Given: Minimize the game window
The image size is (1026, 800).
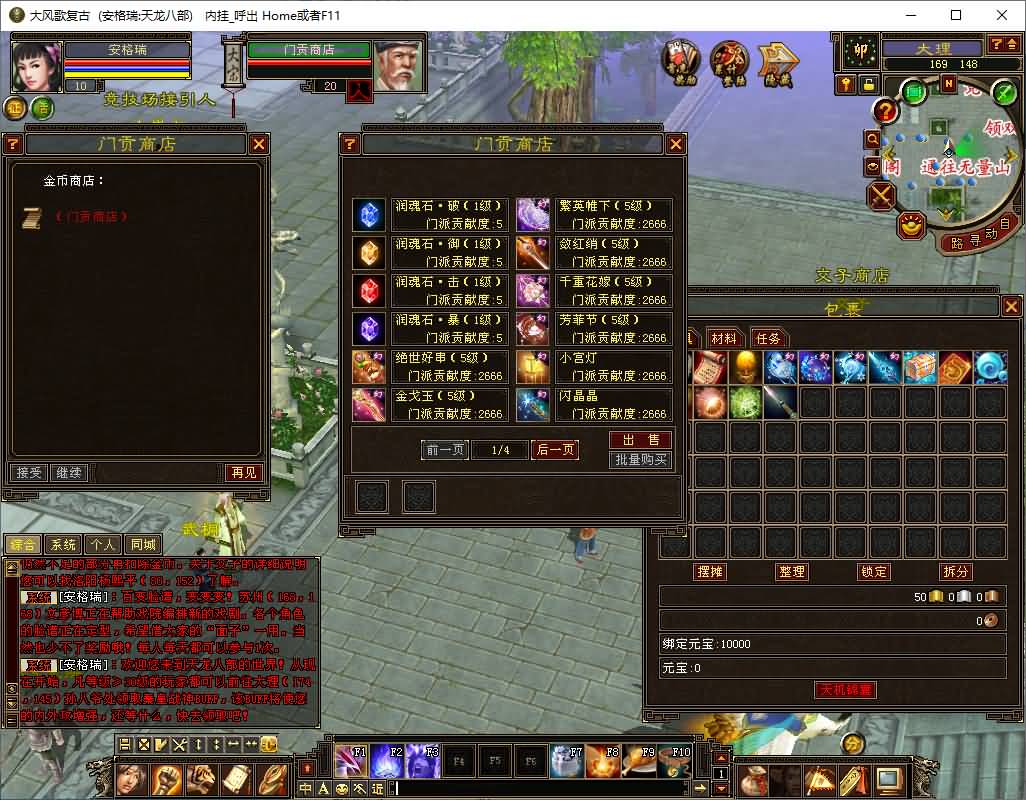Looking at the screenshot, I should [911, 15].
